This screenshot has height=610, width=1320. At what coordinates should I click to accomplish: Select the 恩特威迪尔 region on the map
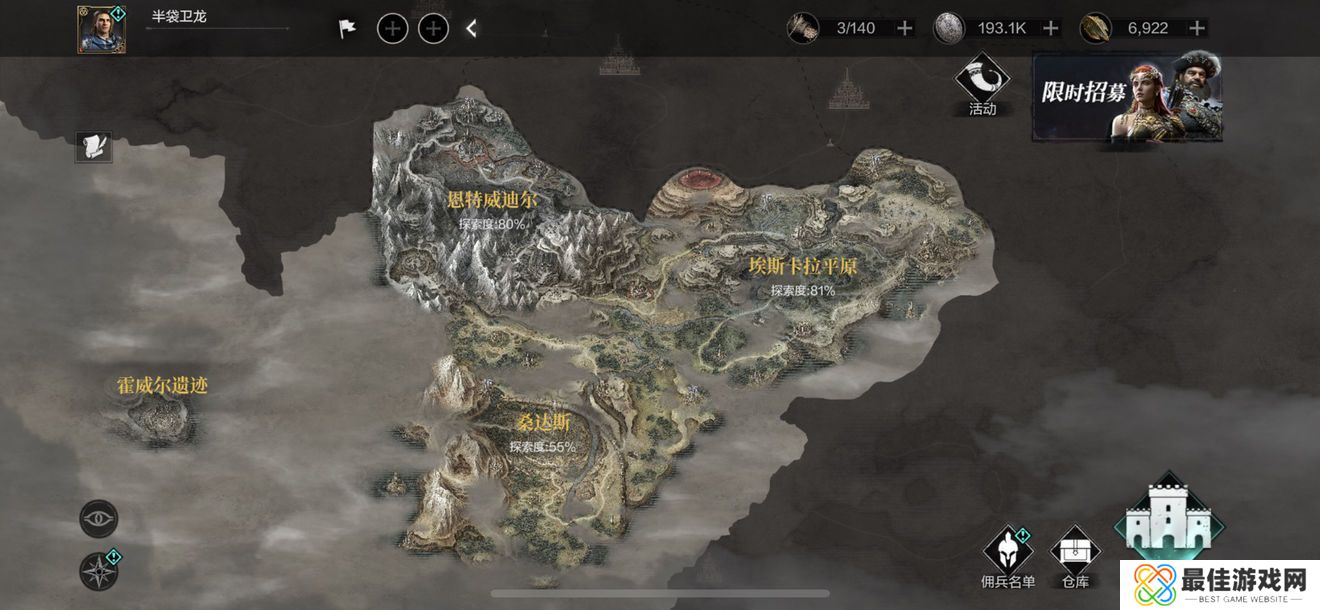tap(492, 201)
